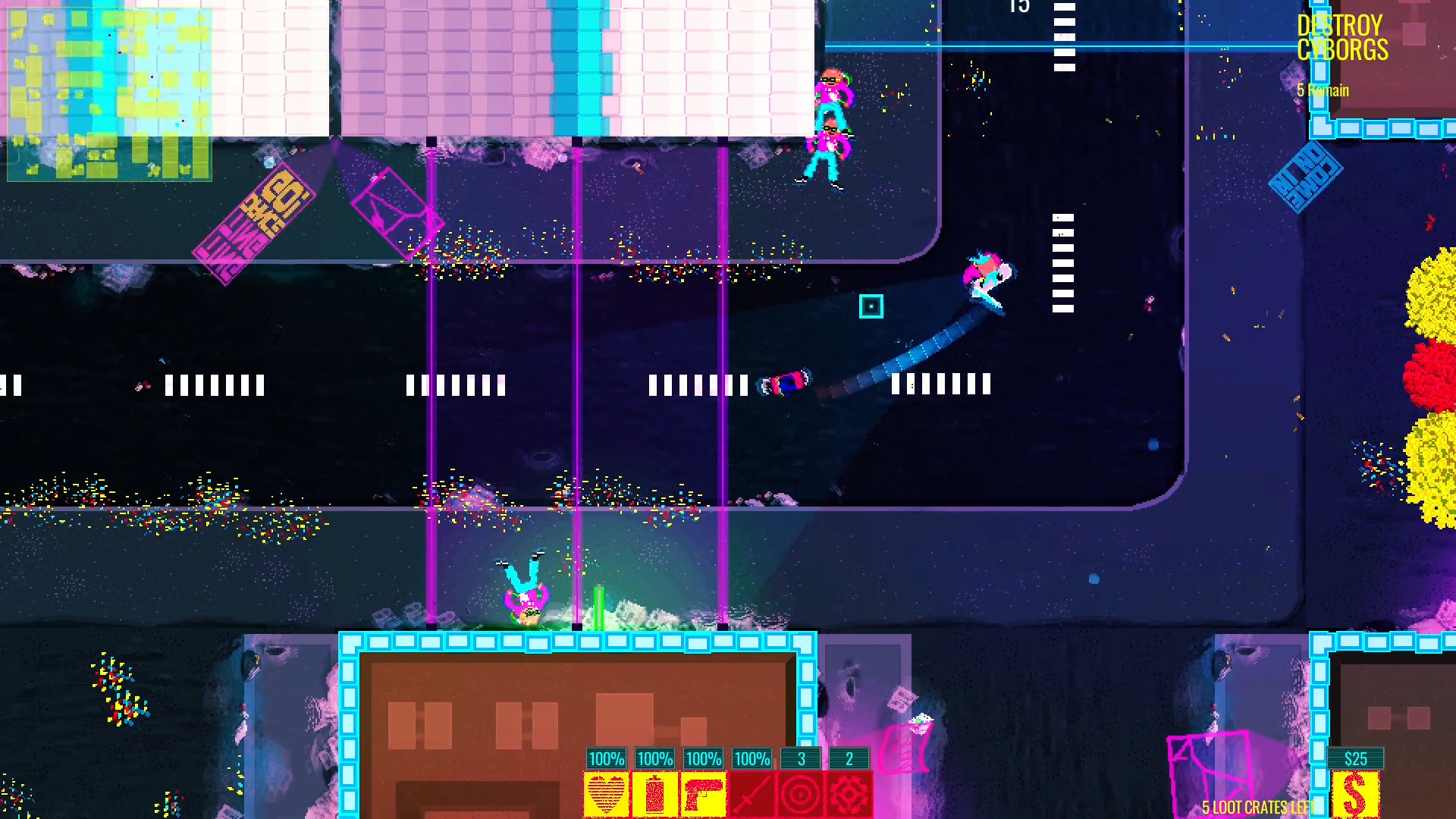This screenshot has height=819, width=1456.
Task: Expand the $25 money counter
Action: 1356,758
